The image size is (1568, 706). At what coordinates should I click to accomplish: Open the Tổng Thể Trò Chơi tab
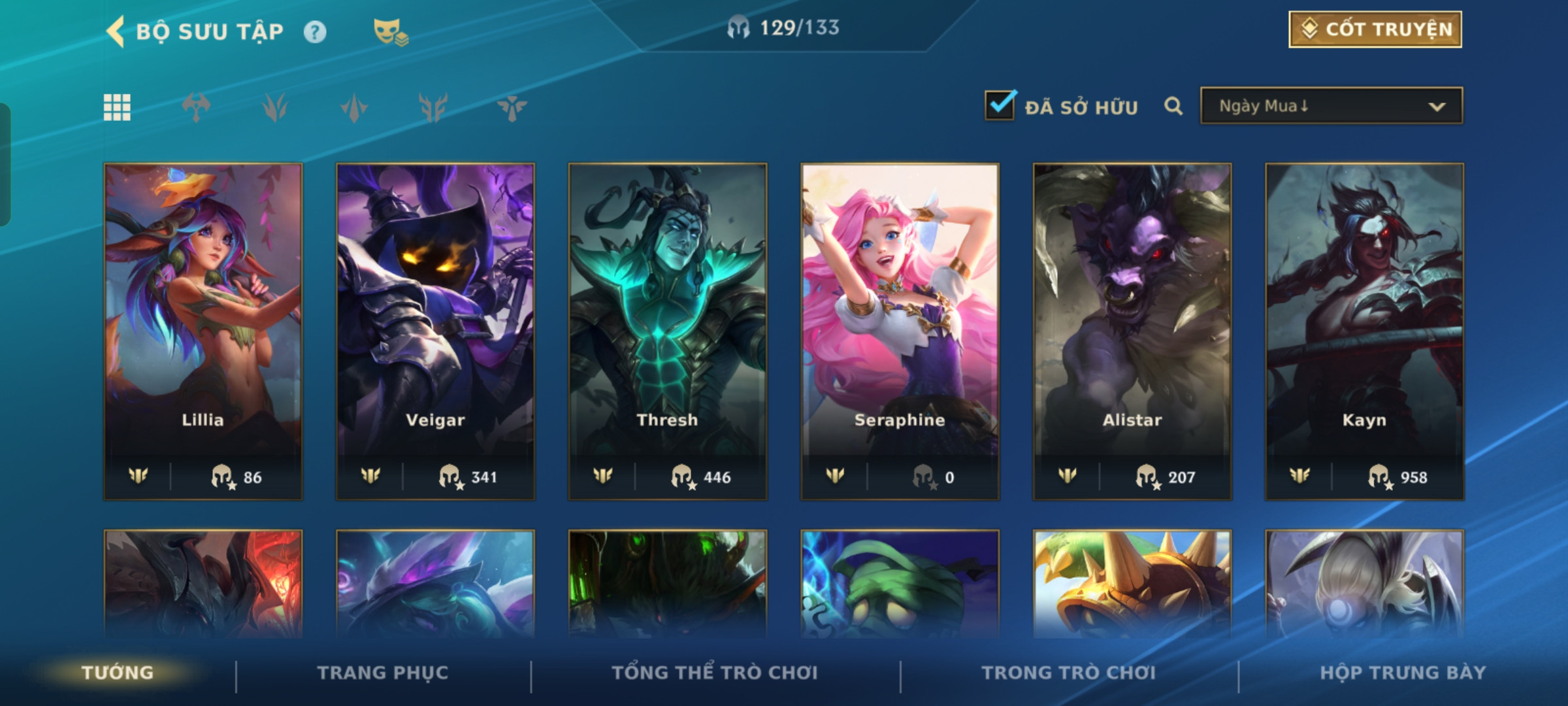(715, 673)
